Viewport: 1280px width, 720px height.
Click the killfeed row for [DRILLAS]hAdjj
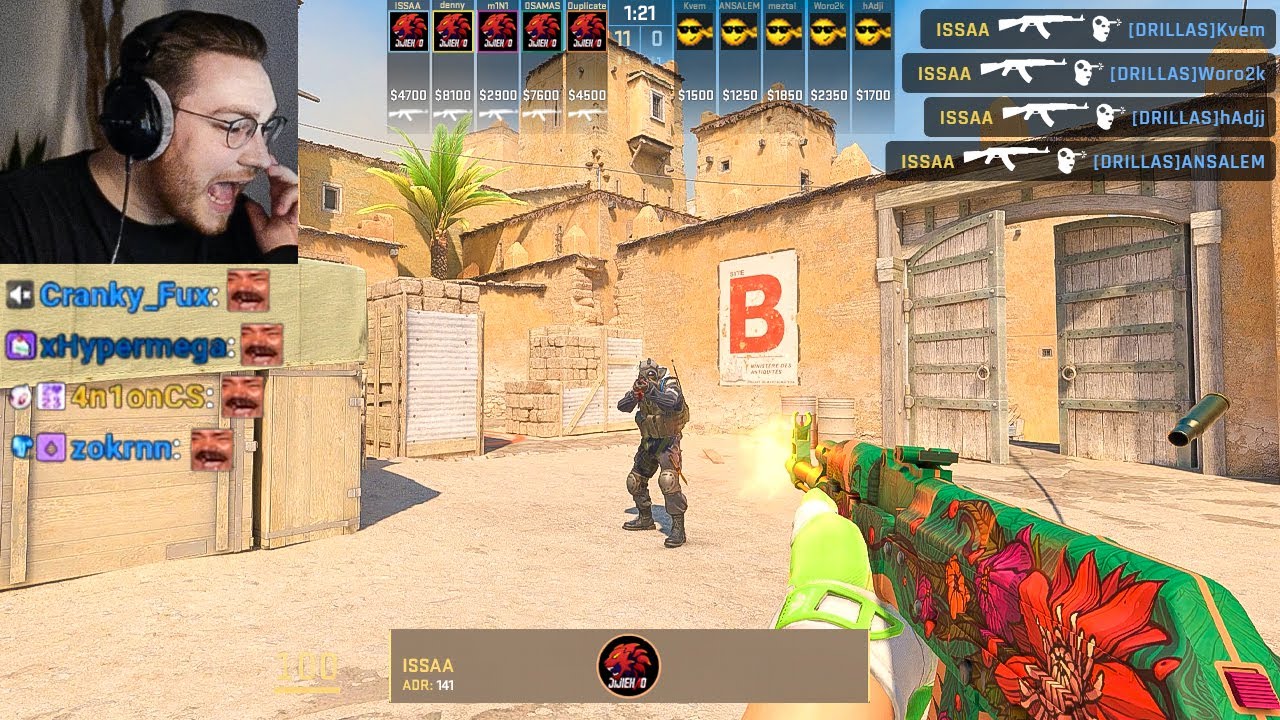coord(1101,117)
